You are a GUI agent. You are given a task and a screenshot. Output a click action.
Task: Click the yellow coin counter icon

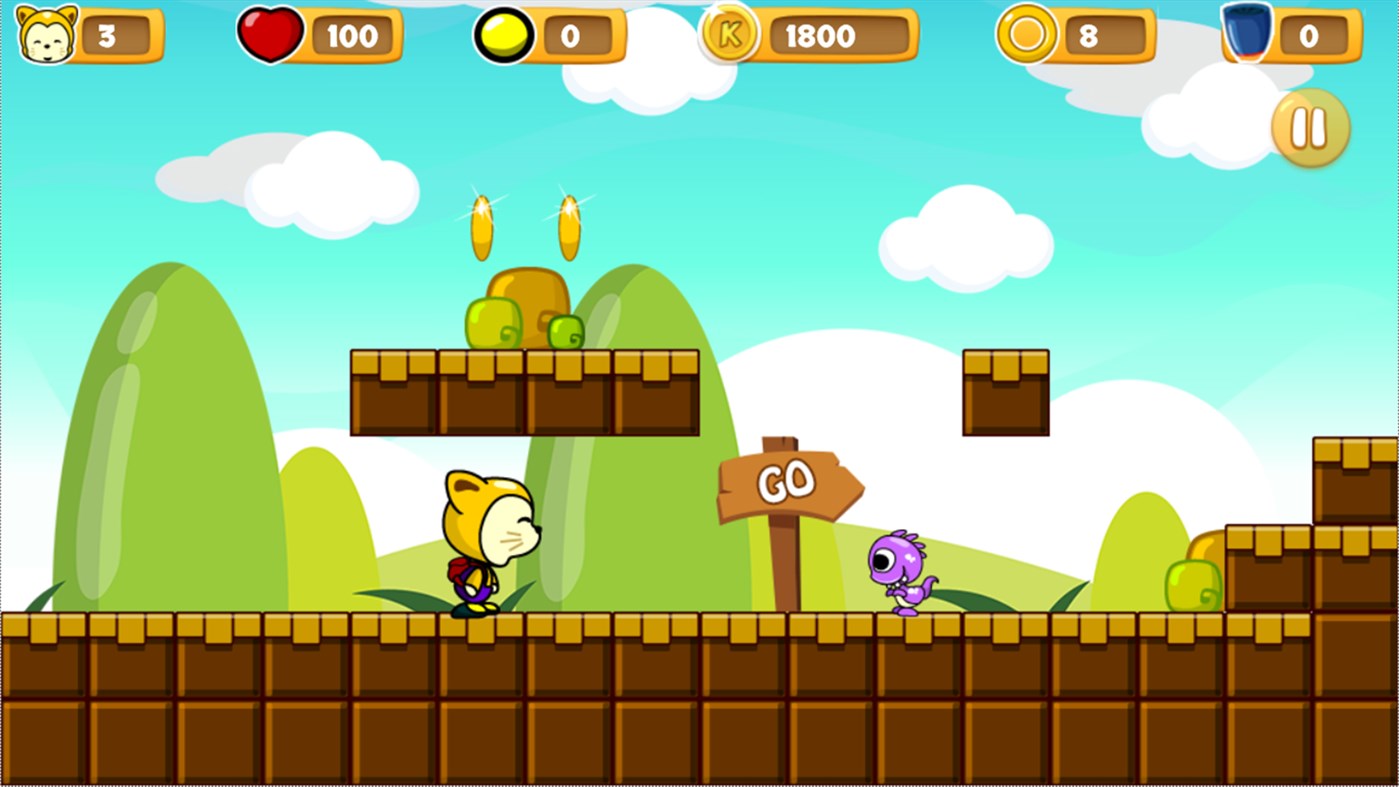coord(502,35)
